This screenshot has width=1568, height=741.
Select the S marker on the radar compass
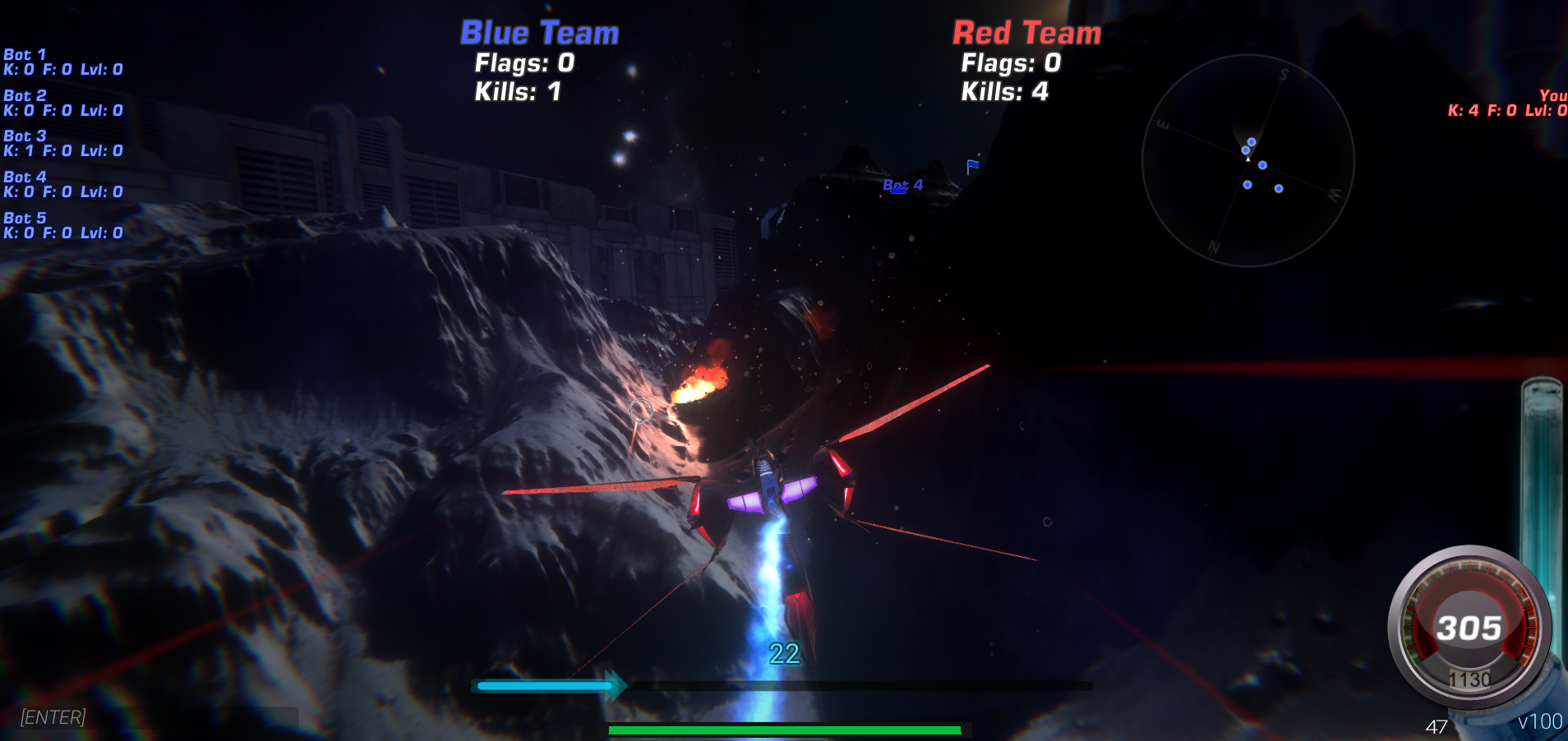1284,73
